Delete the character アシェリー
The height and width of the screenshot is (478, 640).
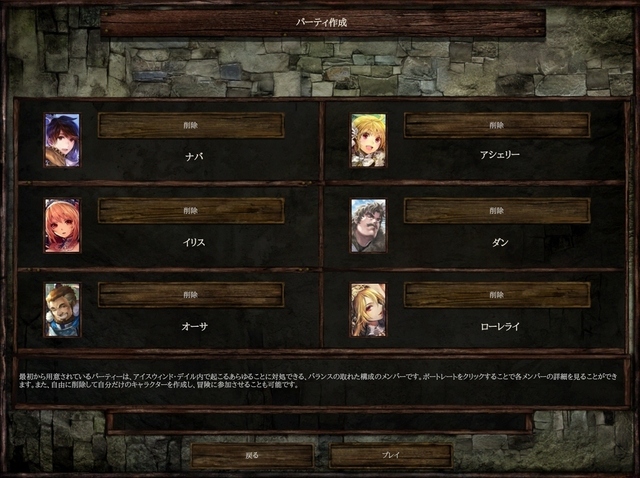(497, 125)
